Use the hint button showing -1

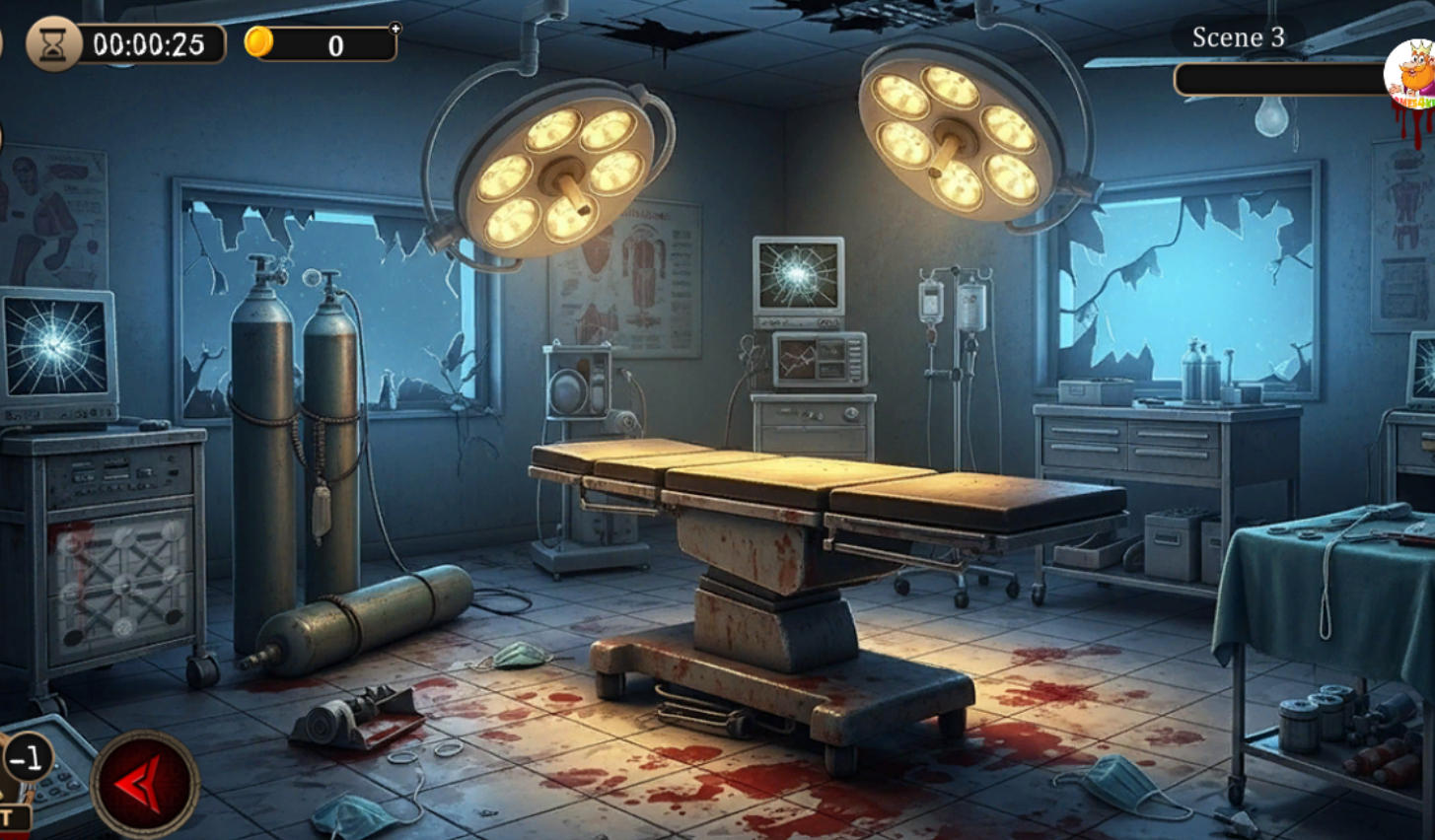tap(27, 758)
